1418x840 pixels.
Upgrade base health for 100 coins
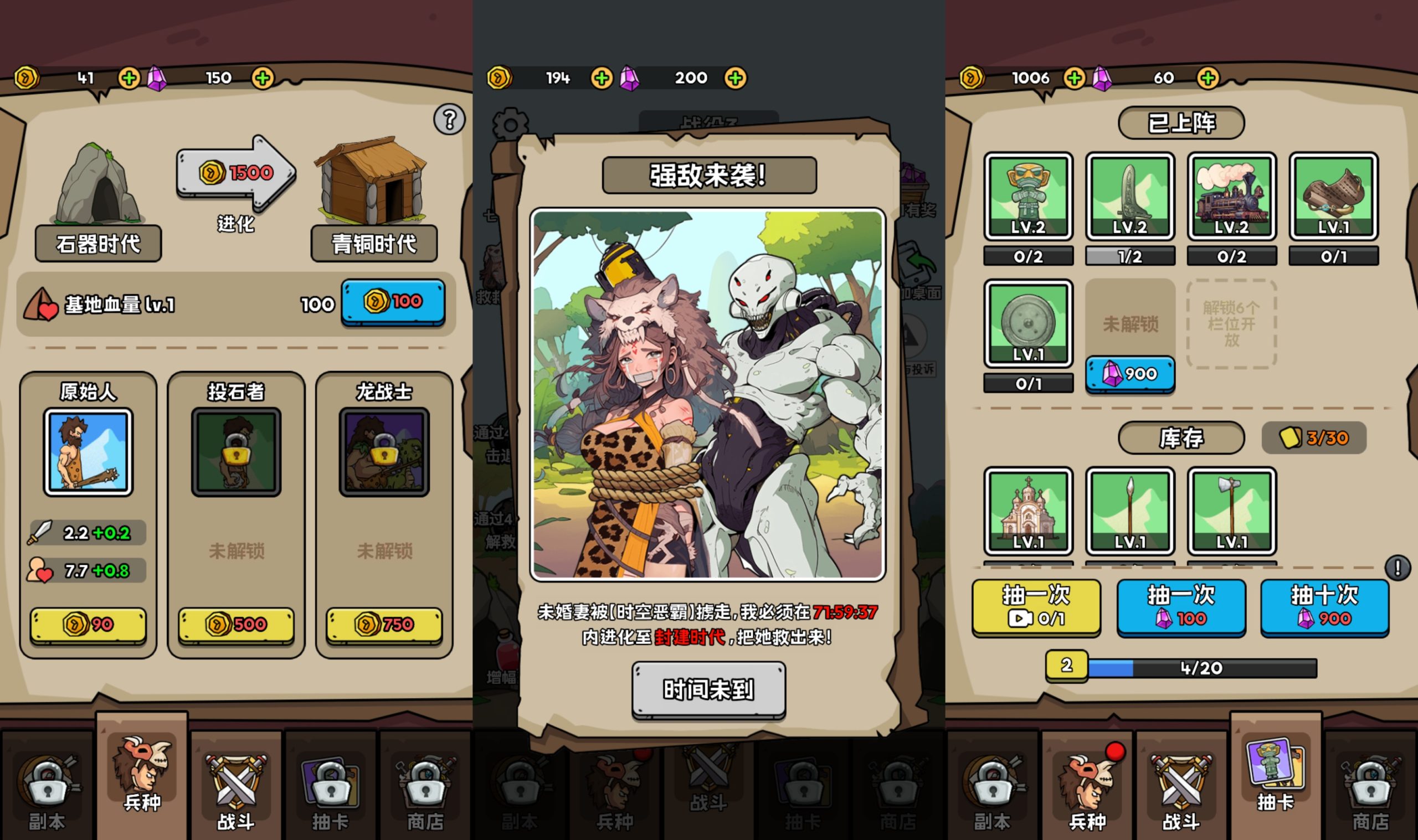tap(393, 302)
